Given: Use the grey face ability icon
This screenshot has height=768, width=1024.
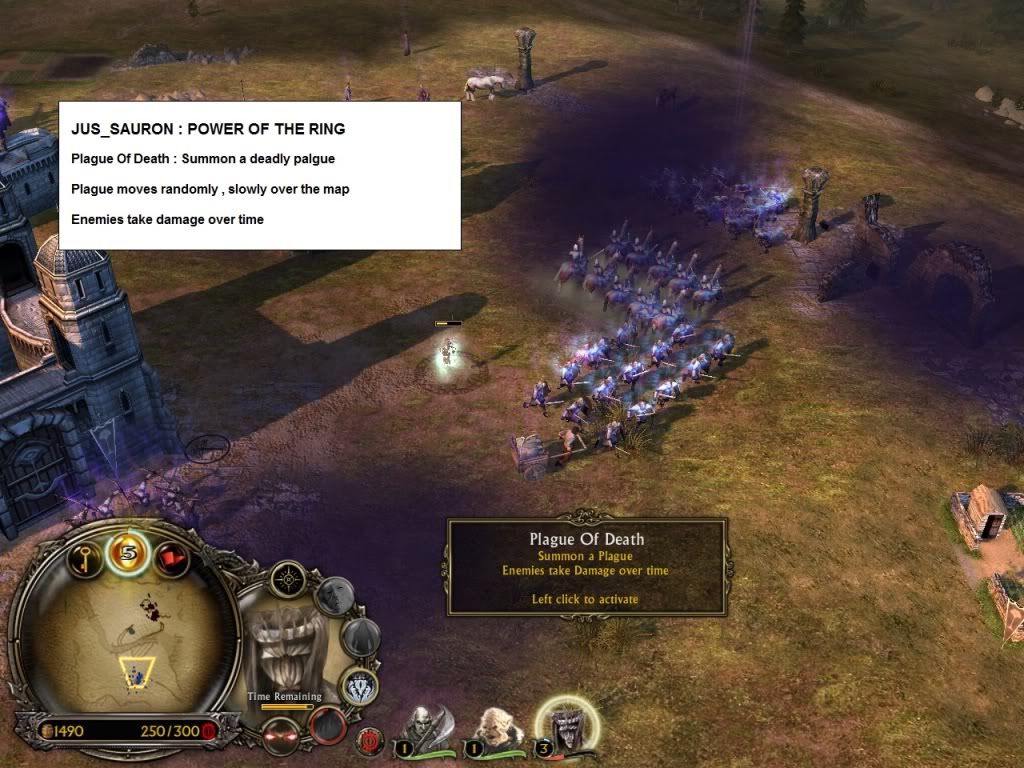Looking at the screenshot, I should 334,596.
